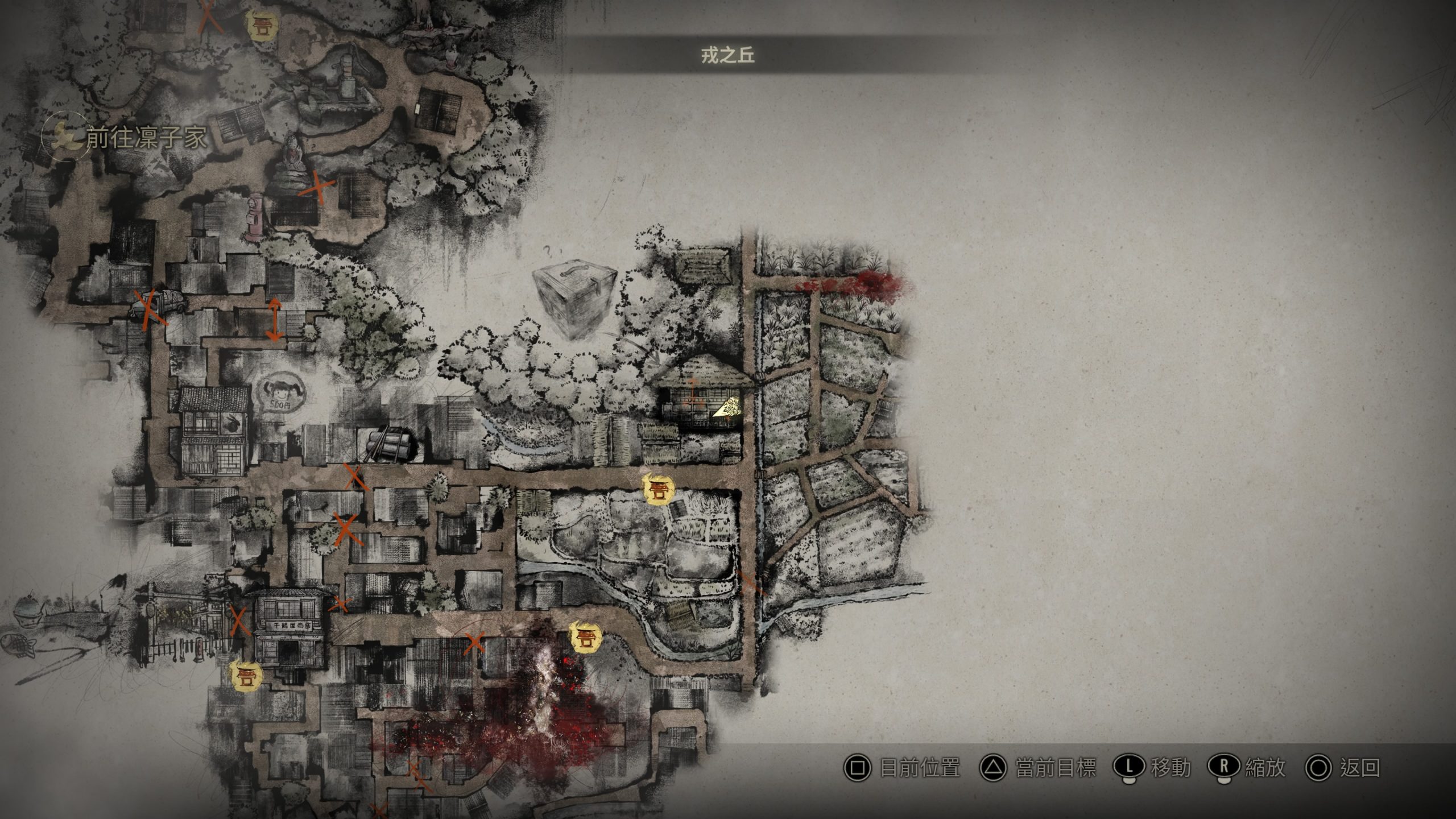Image resolution: width=1456 pixels, height=819 pixels.
Task: Select the shrine marker at the map's top edge
Action: (x=262, y=26)
